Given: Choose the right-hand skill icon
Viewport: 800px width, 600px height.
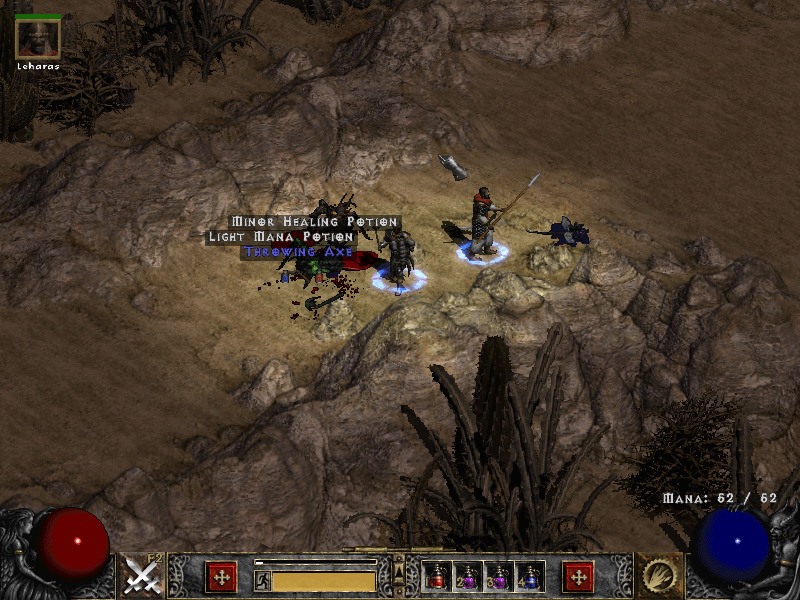Looking at the screenshot, I should (658, 576).
